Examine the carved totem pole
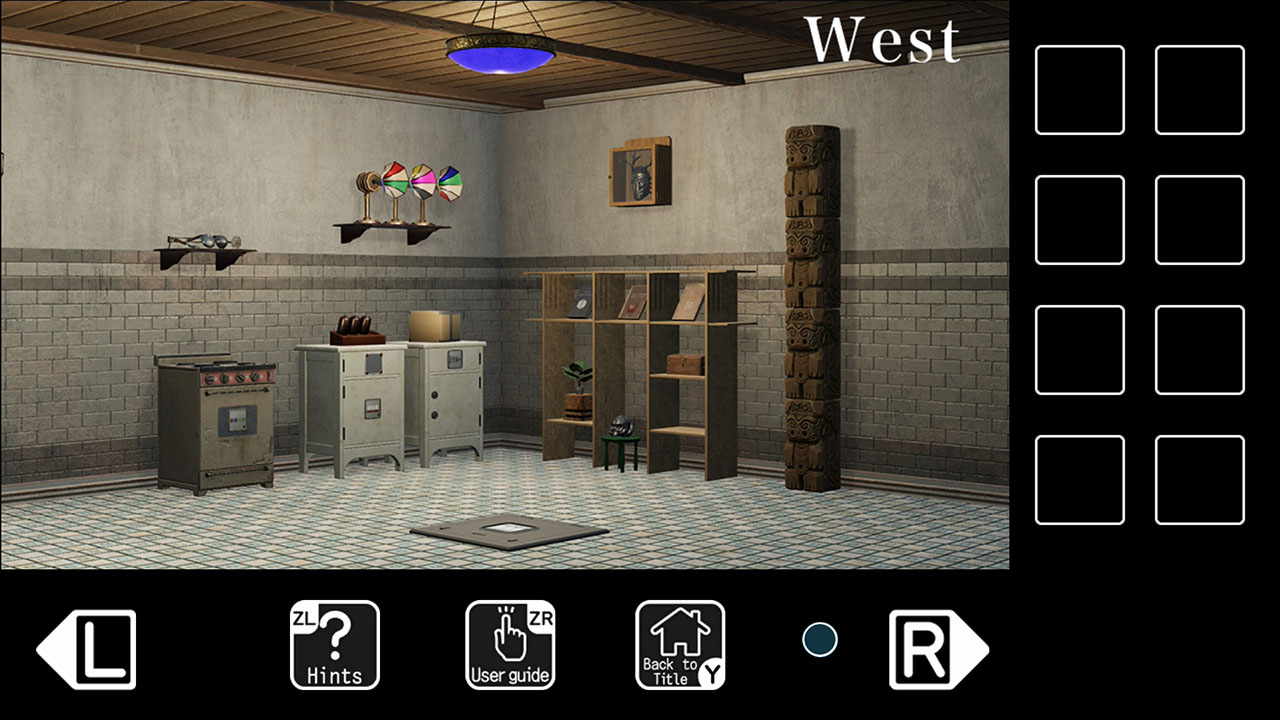Screen dimensions: 1280x720 808,300
